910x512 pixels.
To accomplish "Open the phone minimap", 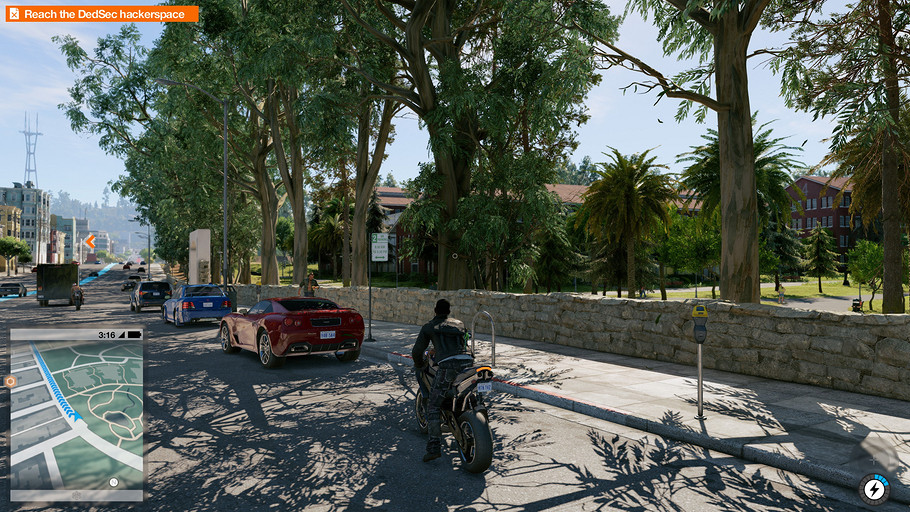I will (77, 412).
